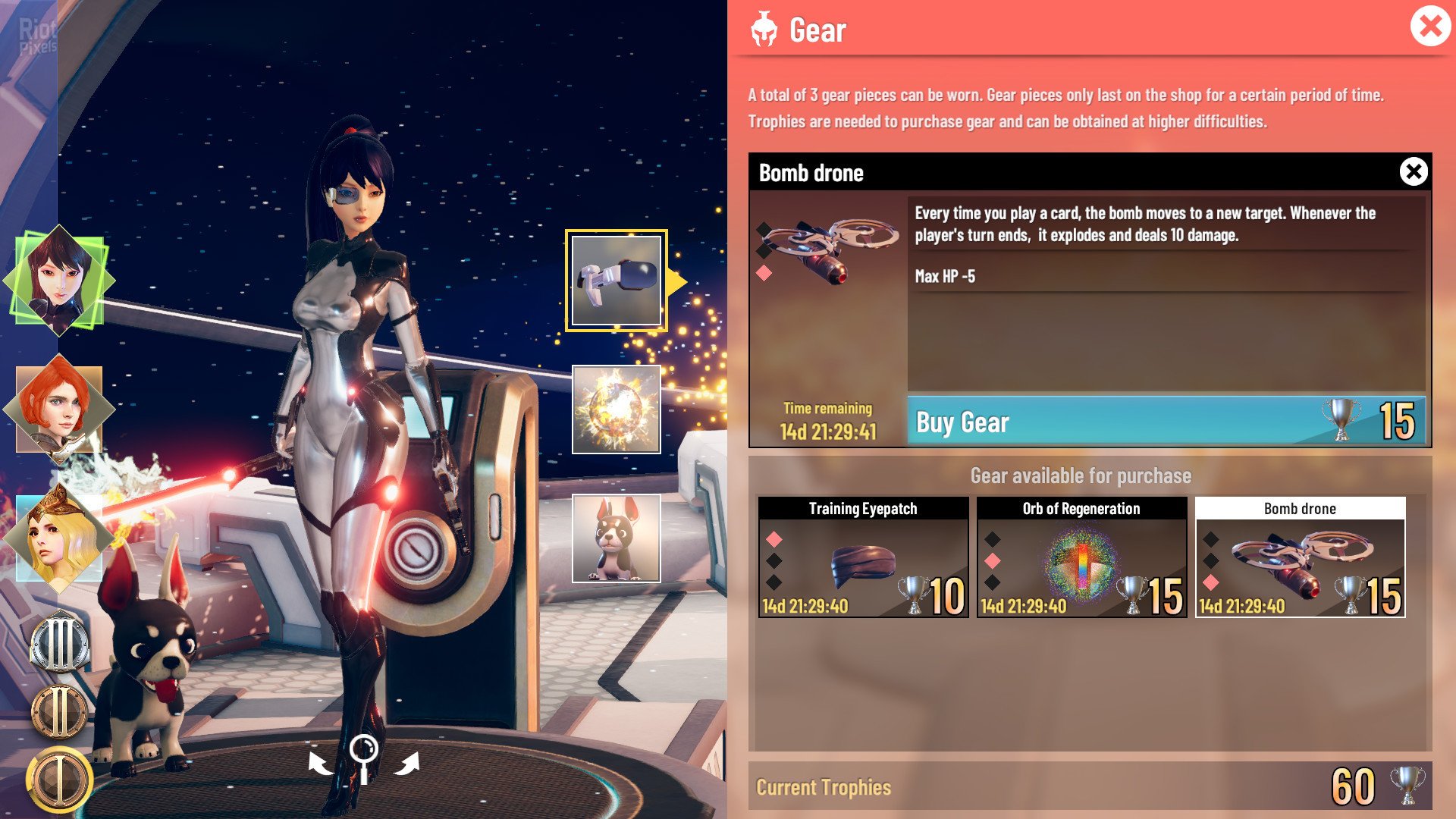
Task: Choose the bronze tier II medallion
Action: coord(59,711)
